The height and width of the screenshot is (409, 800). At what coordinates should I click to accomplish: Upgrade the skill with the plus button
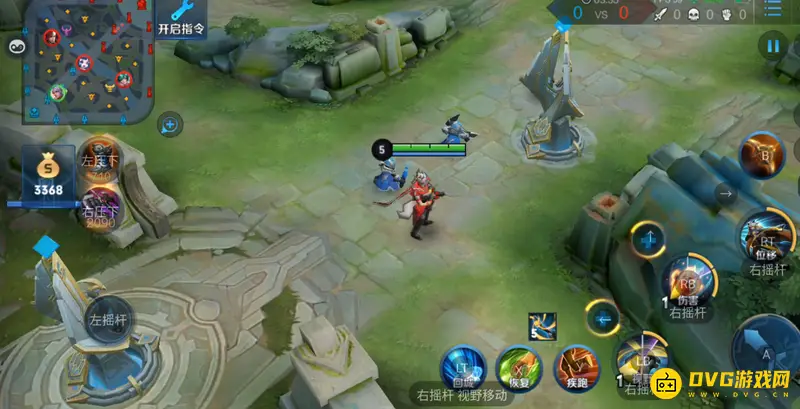pyautogui.click(x=649, y=240)
